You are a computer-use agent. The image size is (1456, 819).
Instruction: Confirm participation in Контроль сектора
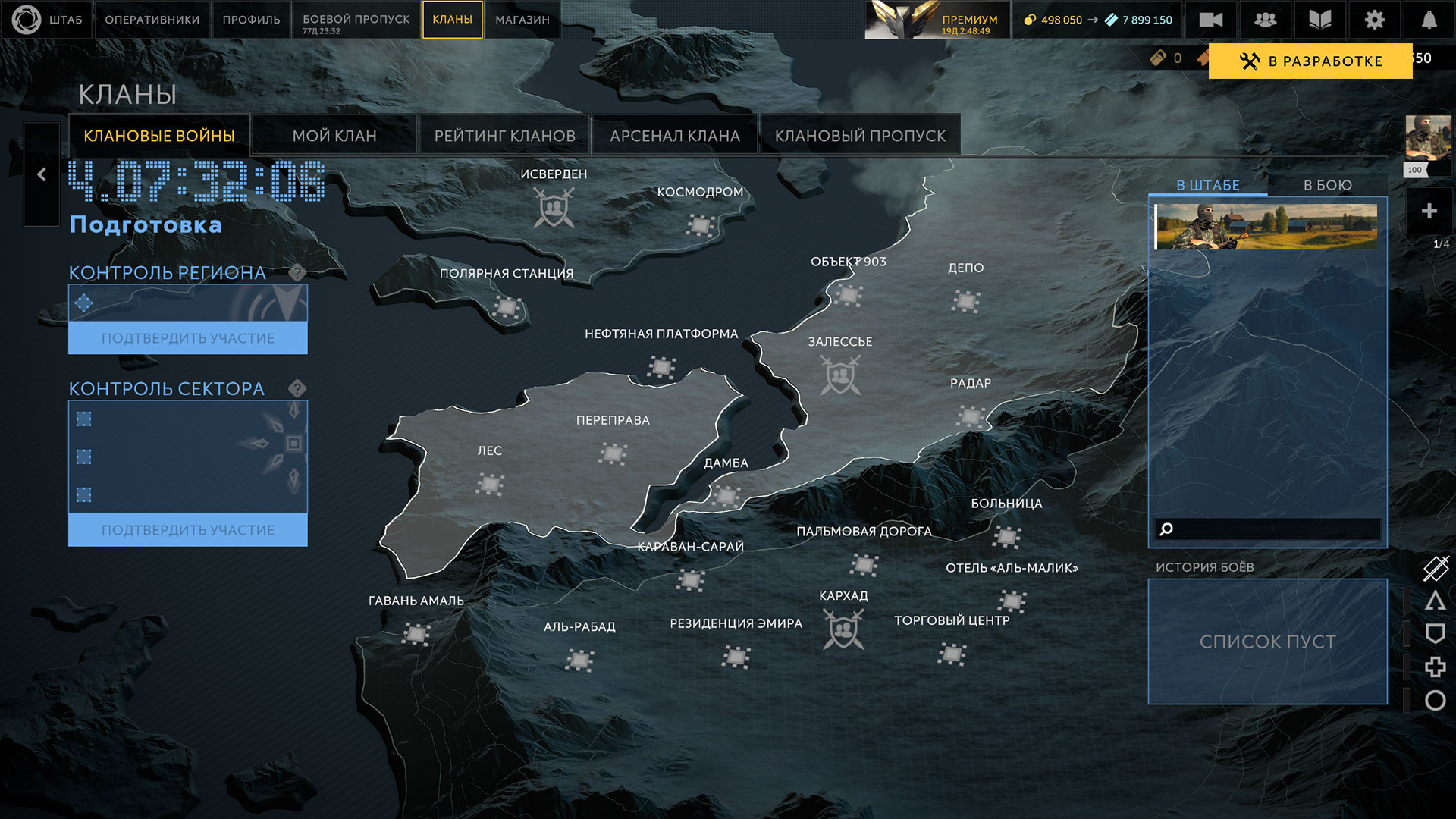point(188,530)
